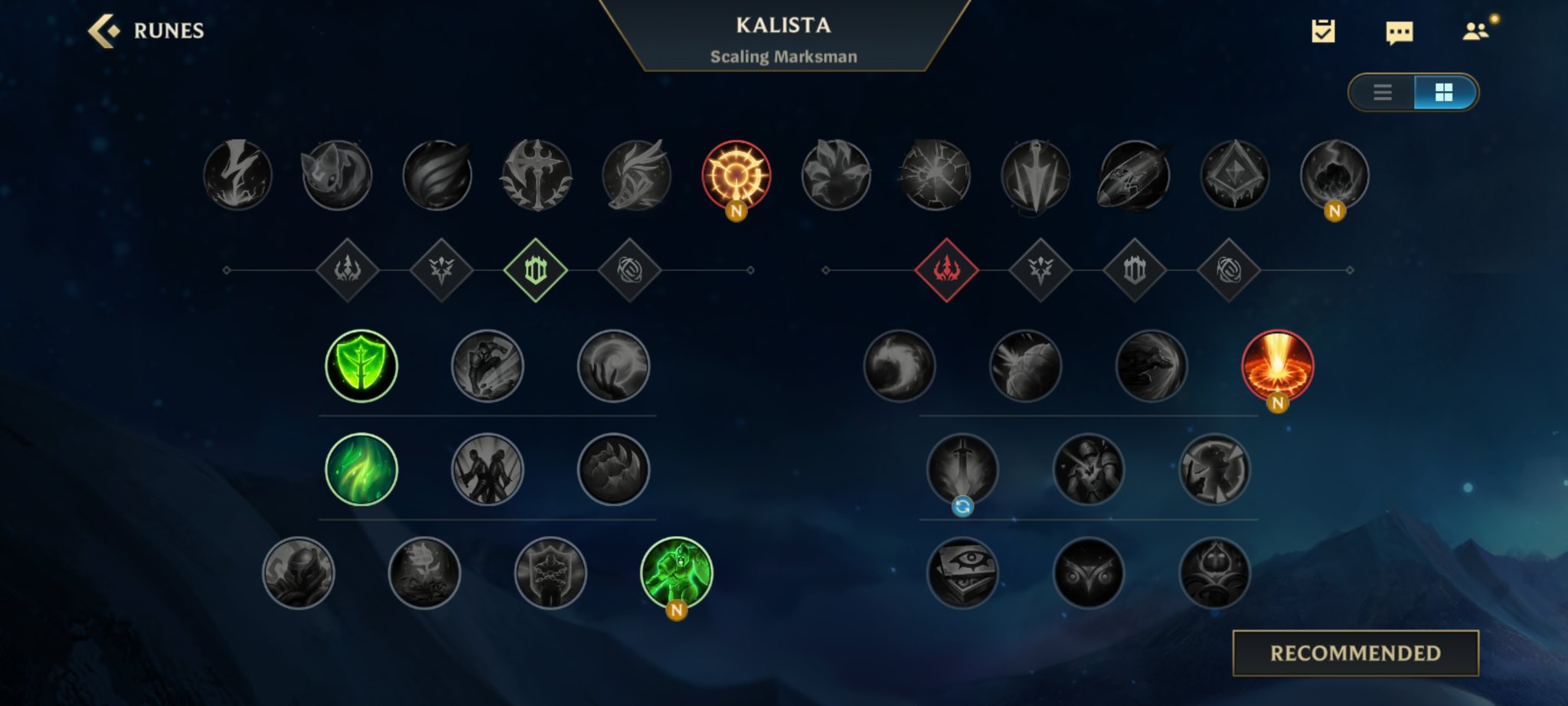Select the glowing green shield rune

[x=361, y=365]
